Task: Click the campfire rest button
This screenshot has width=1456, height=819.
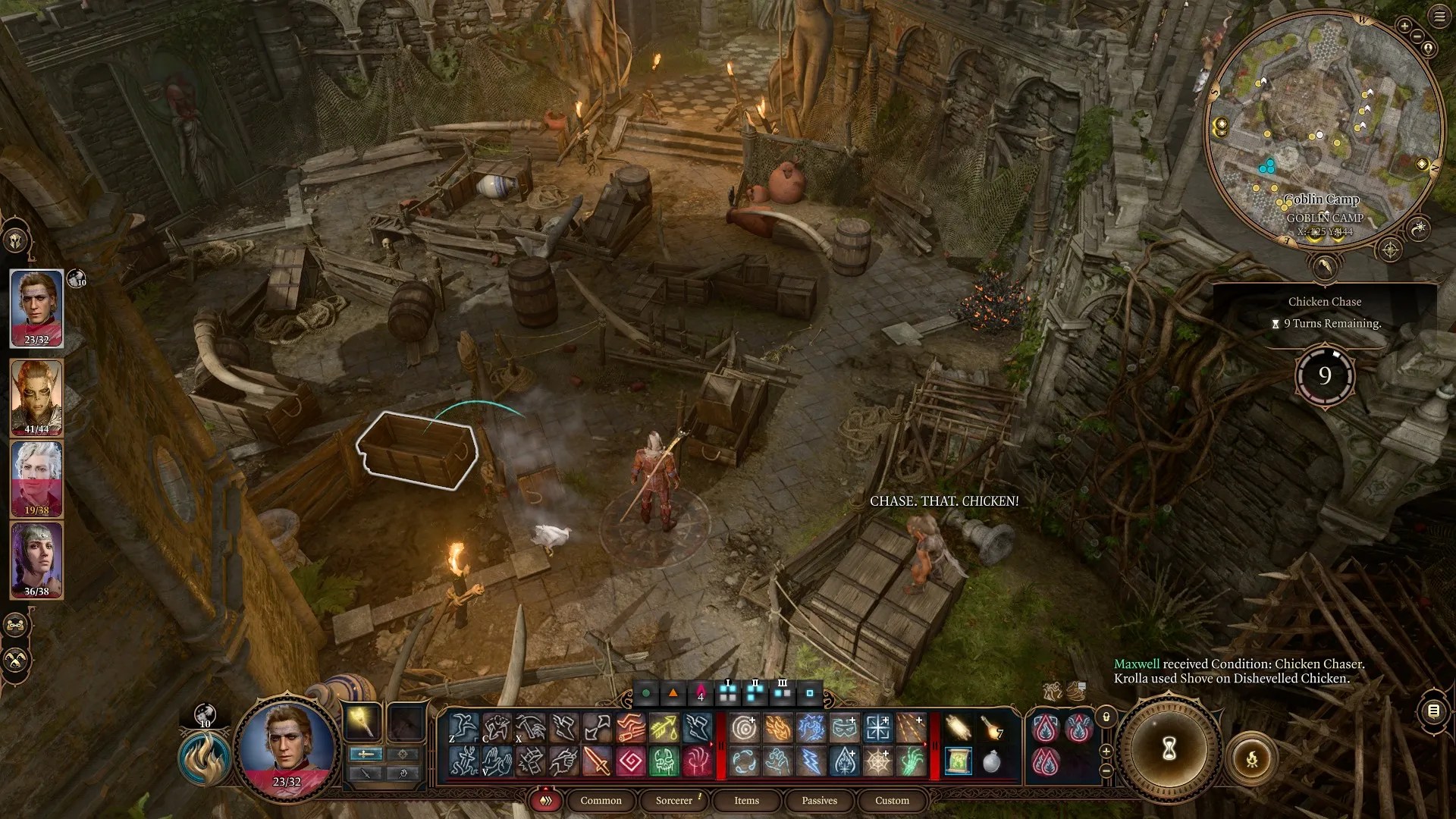Action: (x=1251, y=758)
